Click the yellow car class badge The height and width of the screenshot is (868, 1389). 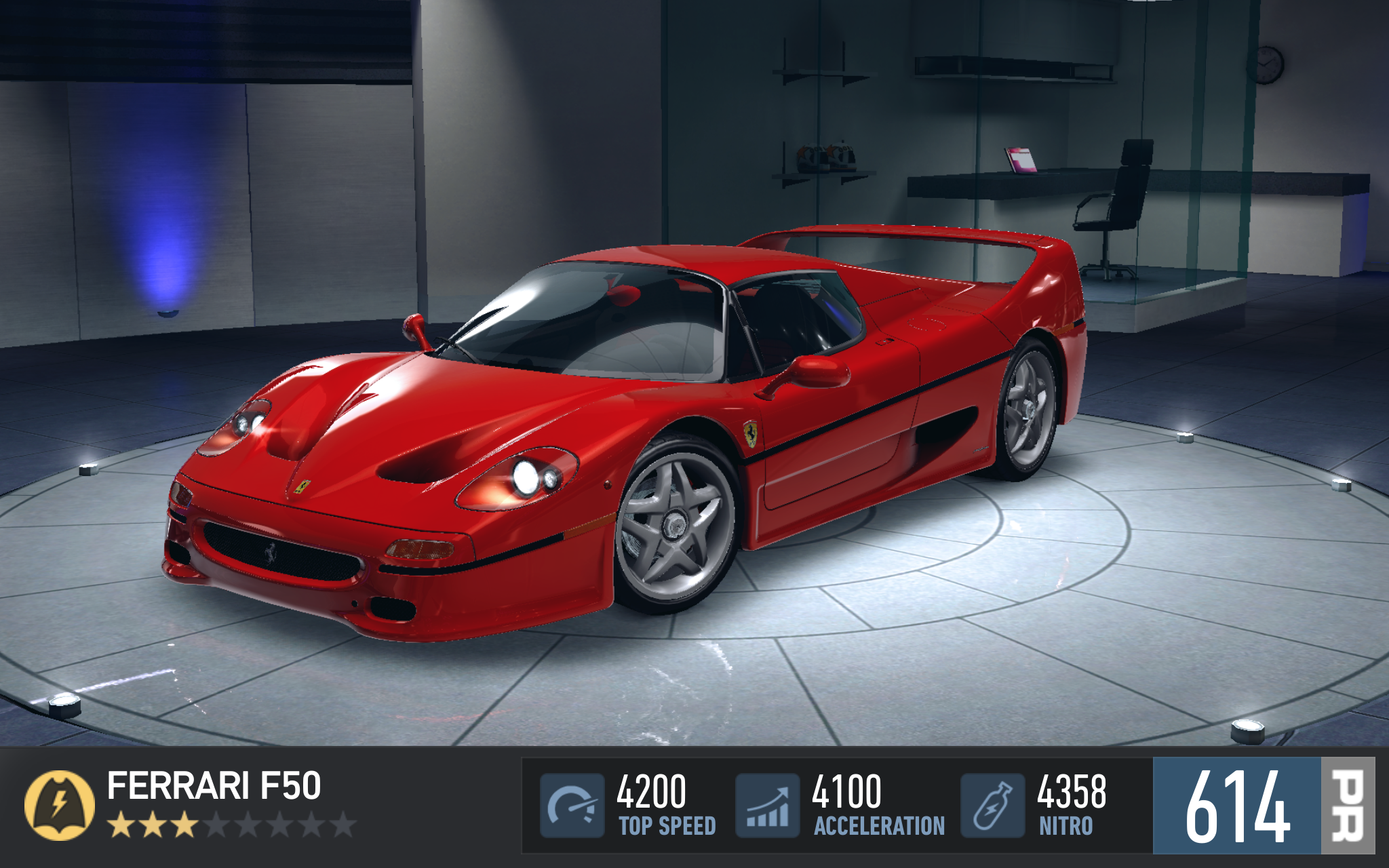[60, 805]
